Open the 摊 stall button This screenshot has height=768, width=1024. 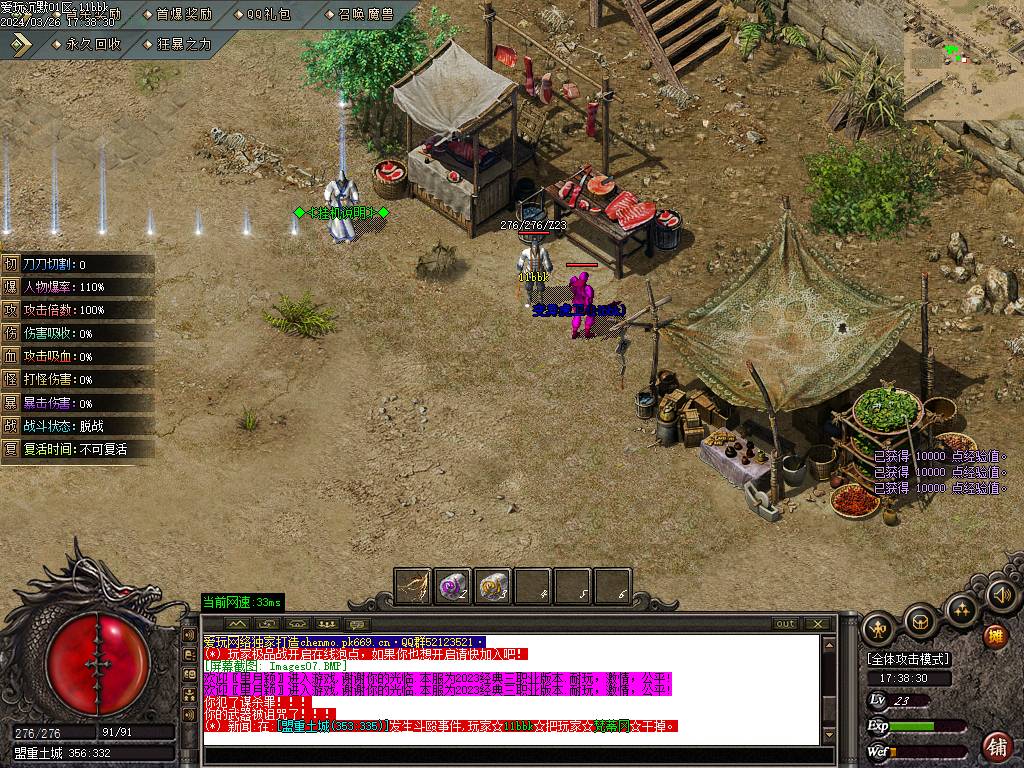995,637
